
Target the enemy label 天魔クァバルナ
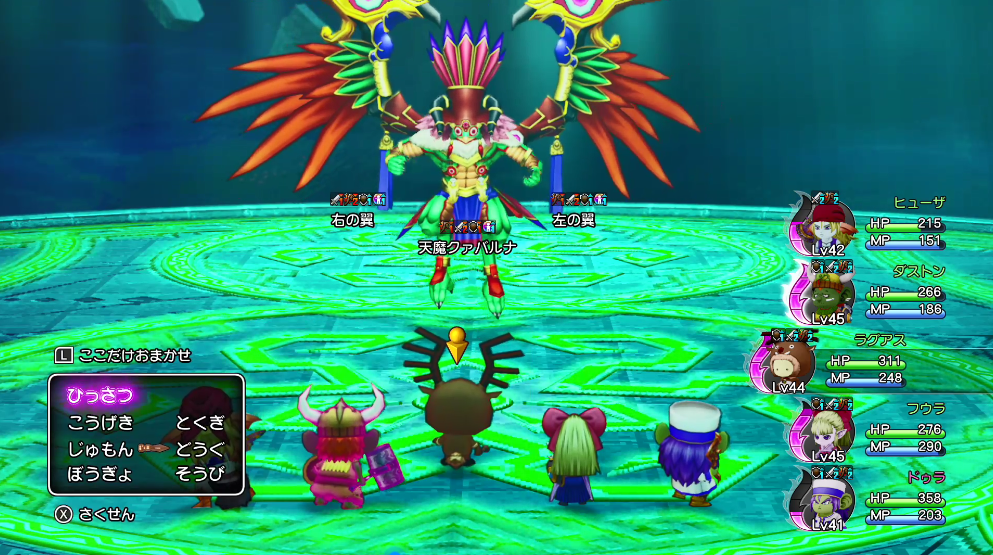coord(467,247)
